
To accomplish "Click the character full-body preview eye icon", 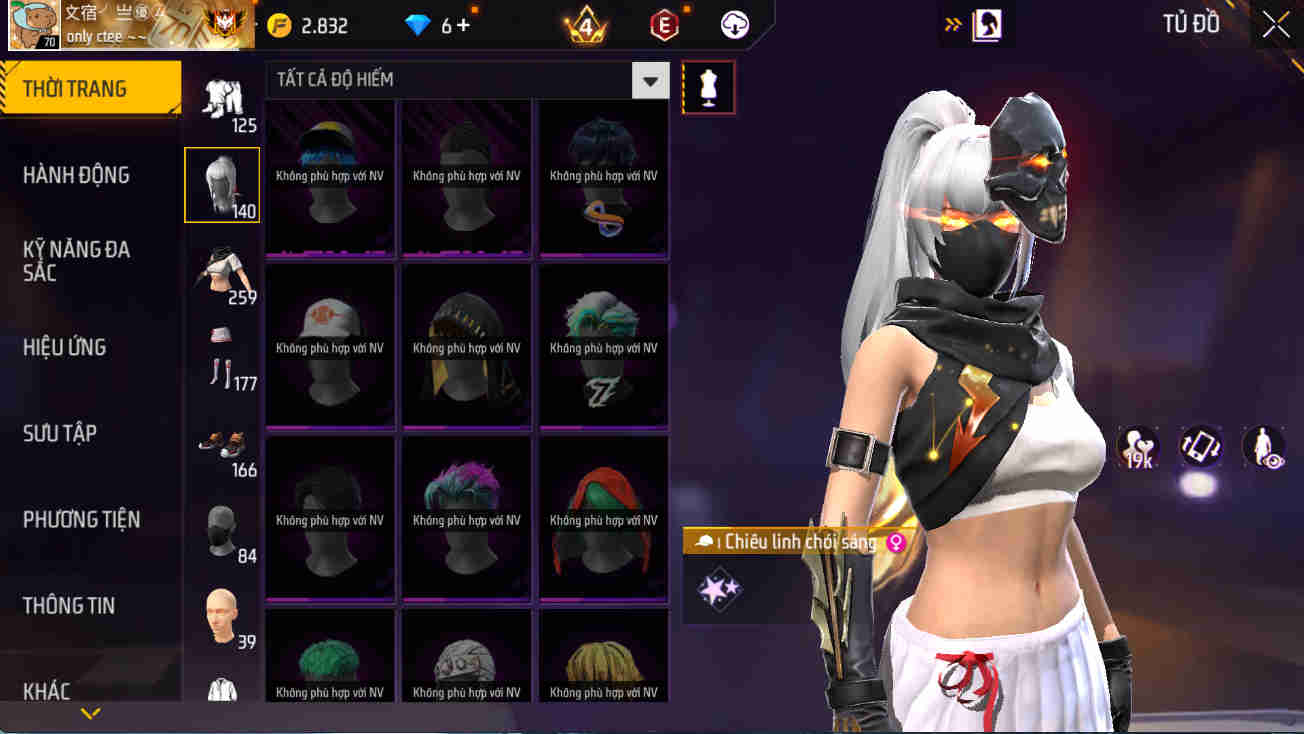I will [x=1263, y=448].
